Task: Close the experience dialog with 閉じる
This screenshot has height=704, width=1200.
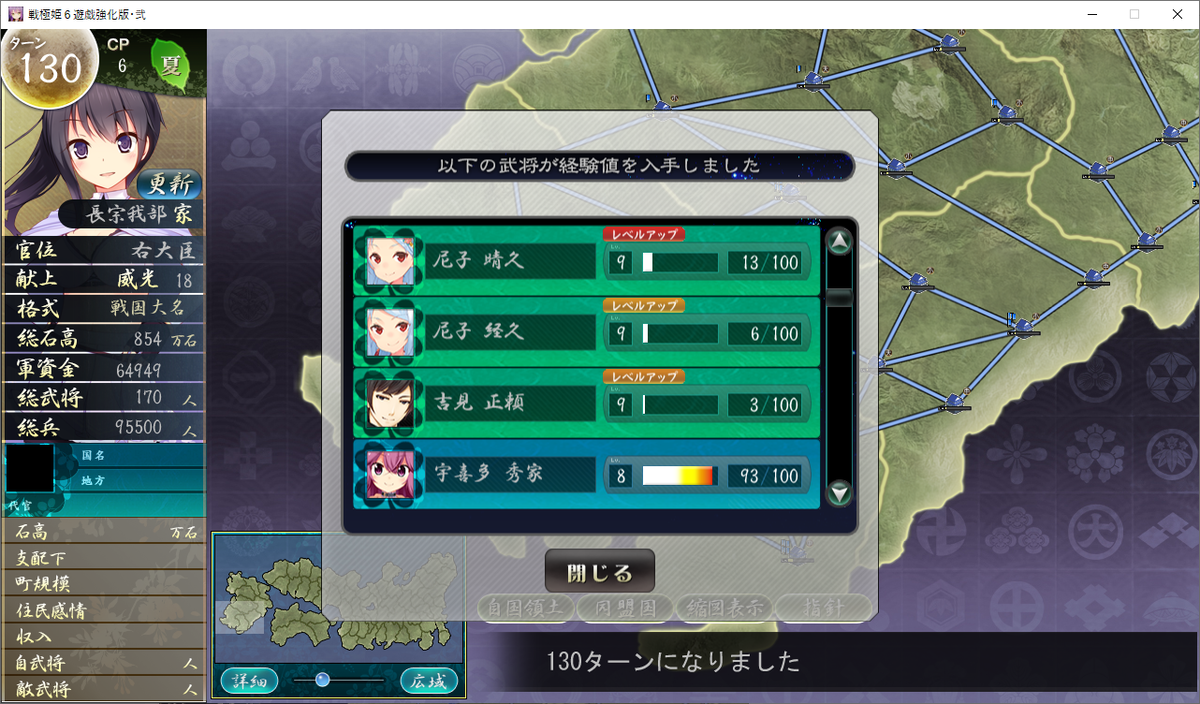Action: point(600,572)
